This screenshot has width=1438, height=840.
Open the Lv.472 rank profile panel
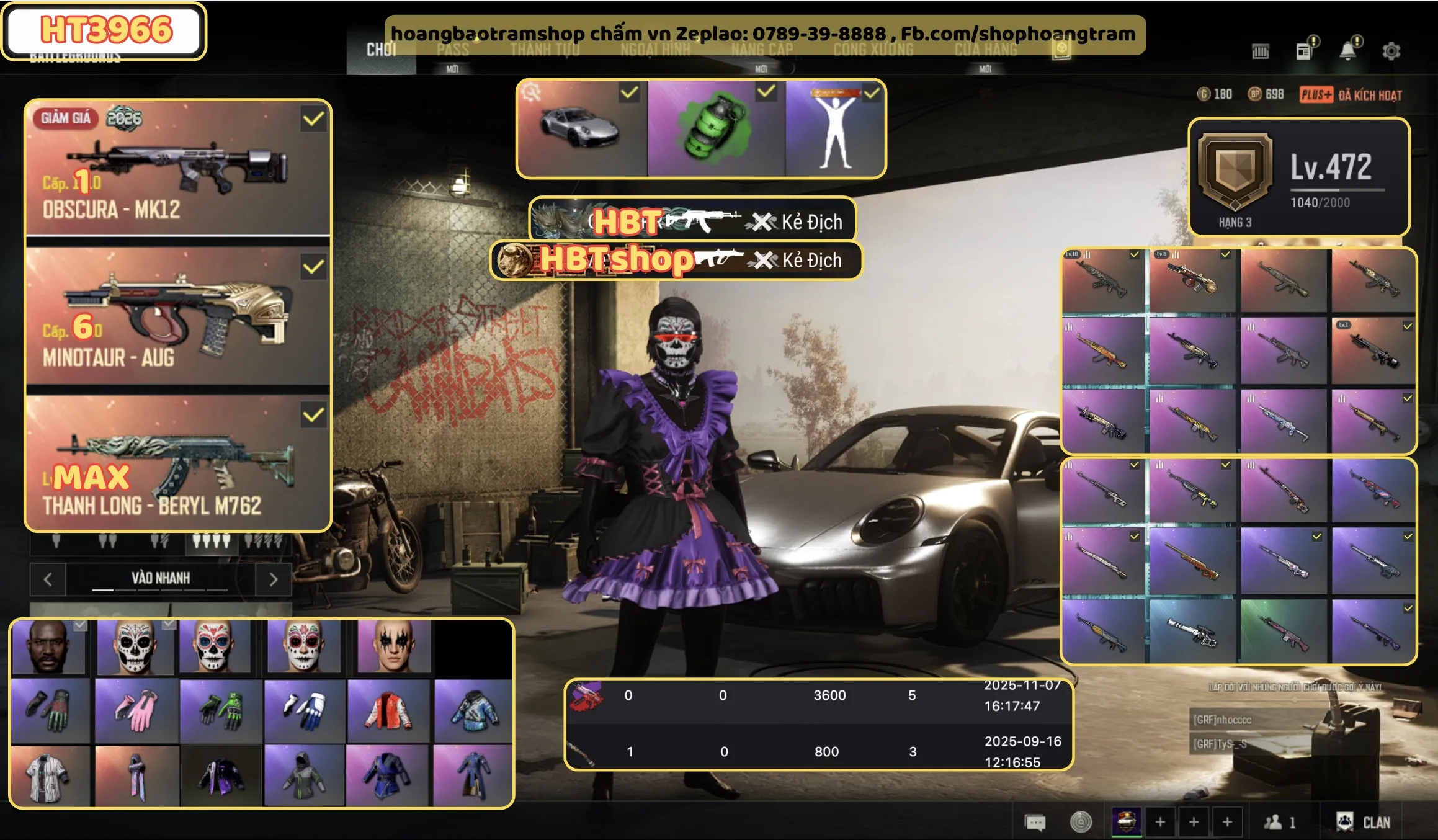[x=1298, y=177]
